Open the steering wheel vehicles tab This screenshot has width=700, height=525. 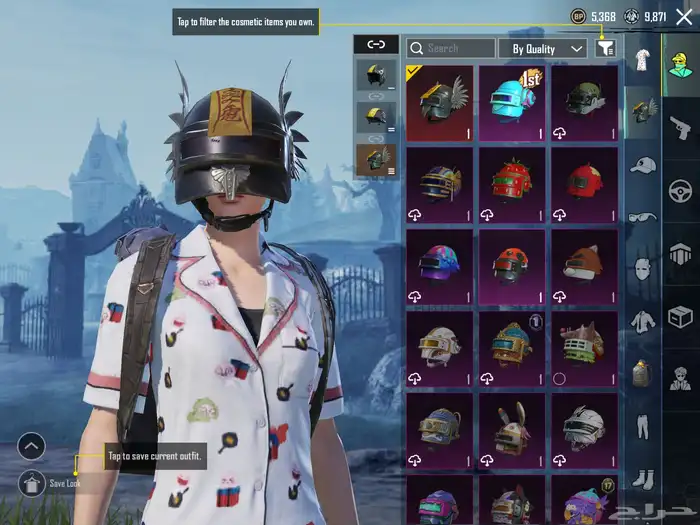680,190
